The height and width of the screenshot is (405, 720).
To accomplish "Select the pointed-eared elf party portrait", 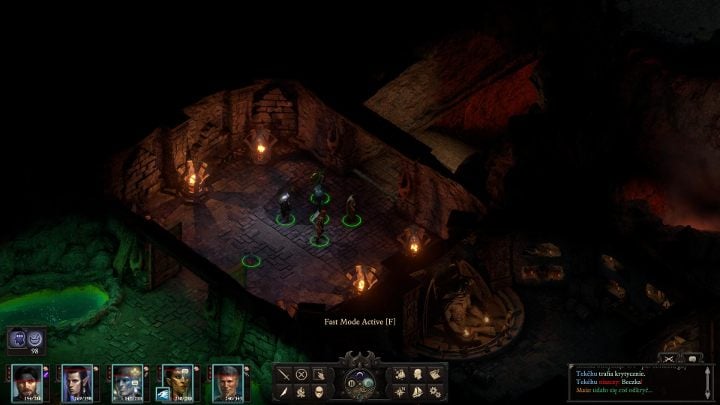I will pos(77,382).
